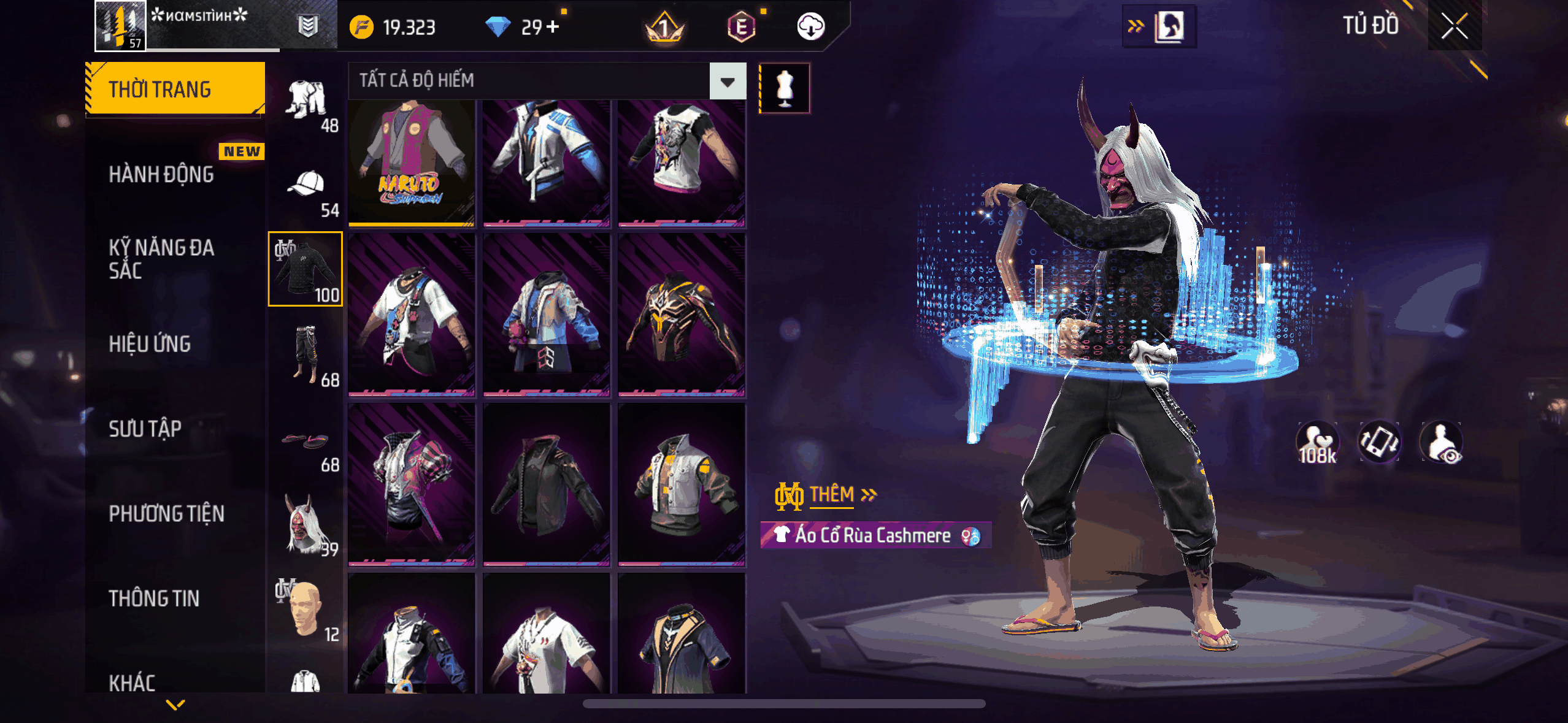Click the mannequin preview button
Image resolution: width=1568 pixels, height=723 pixels.
(785, 88)
